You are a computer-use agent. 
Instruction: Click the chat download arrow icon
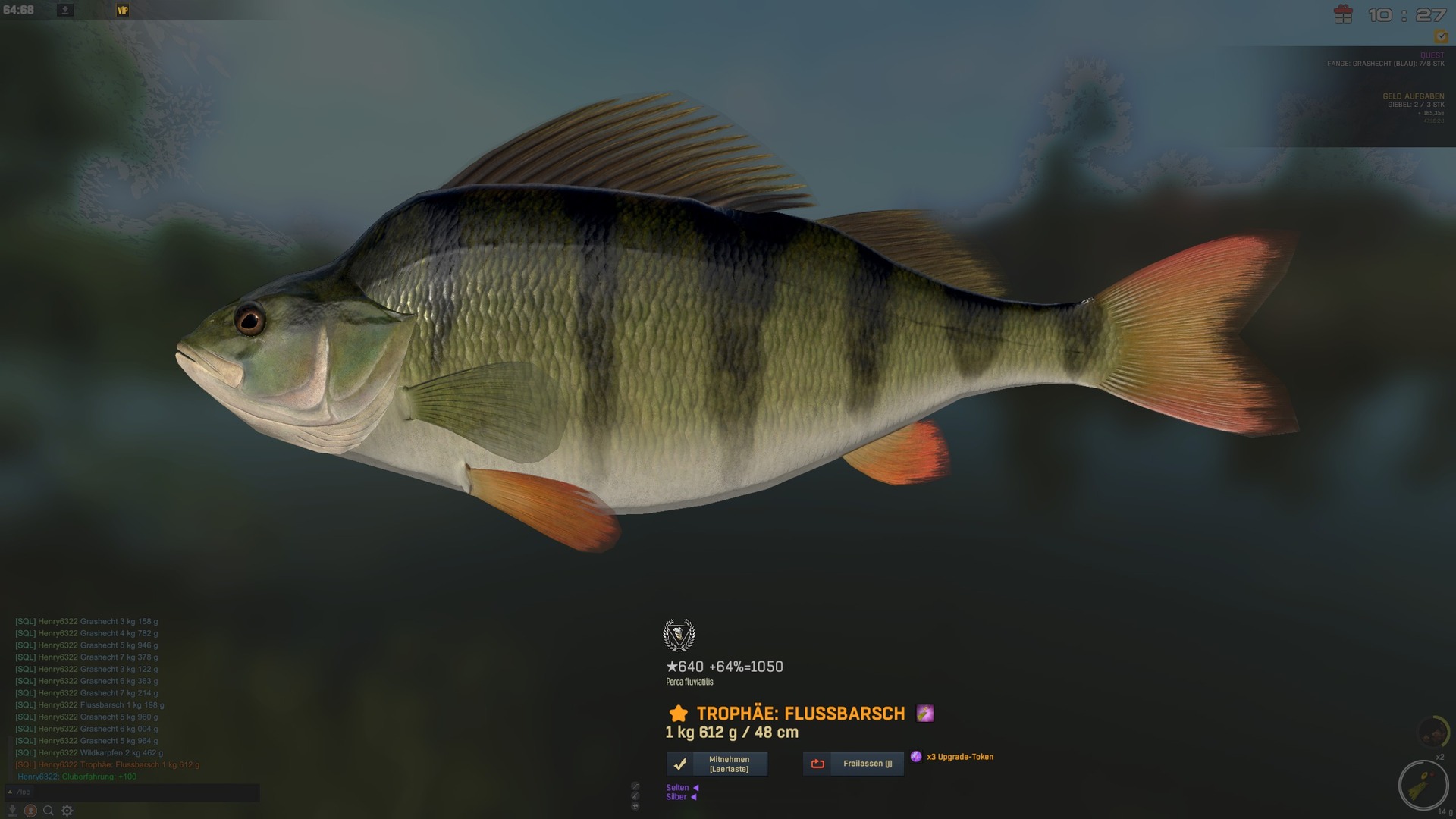click(12, 811)
